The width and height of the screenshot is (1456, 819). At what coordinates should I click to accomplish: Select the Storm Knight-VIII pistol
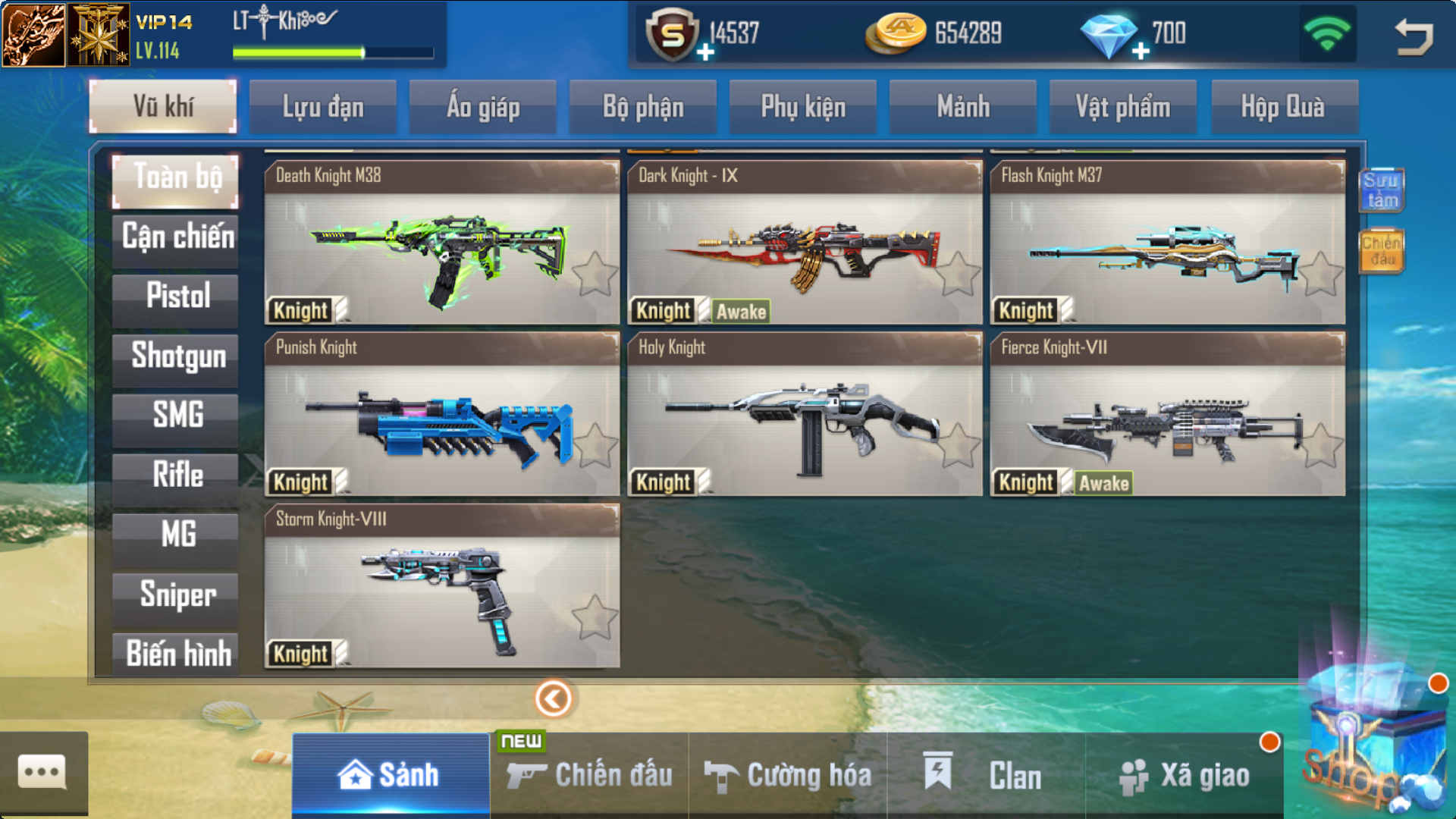441,586
